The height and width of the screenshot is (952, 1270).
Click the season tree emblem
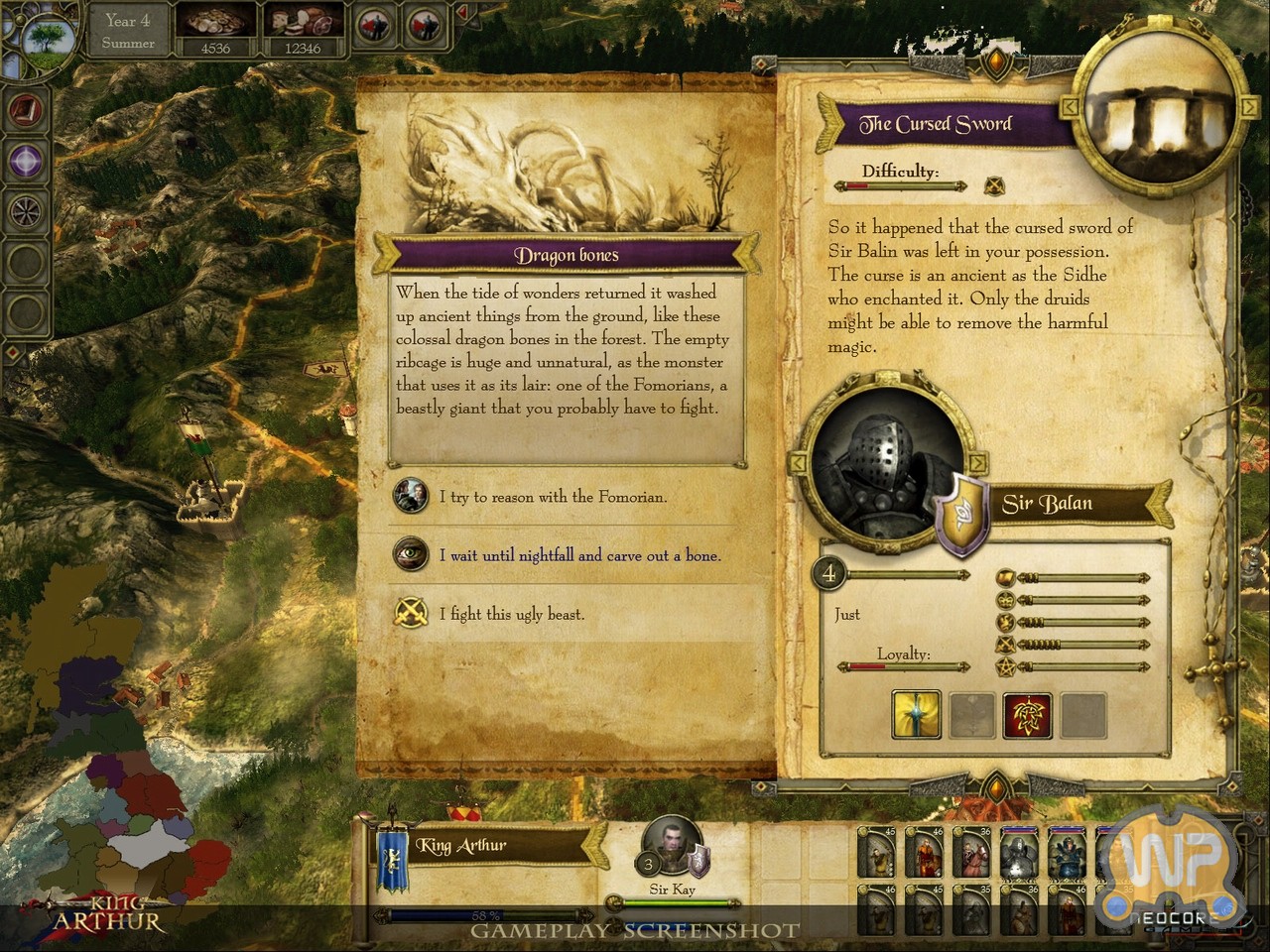(46, 39)
